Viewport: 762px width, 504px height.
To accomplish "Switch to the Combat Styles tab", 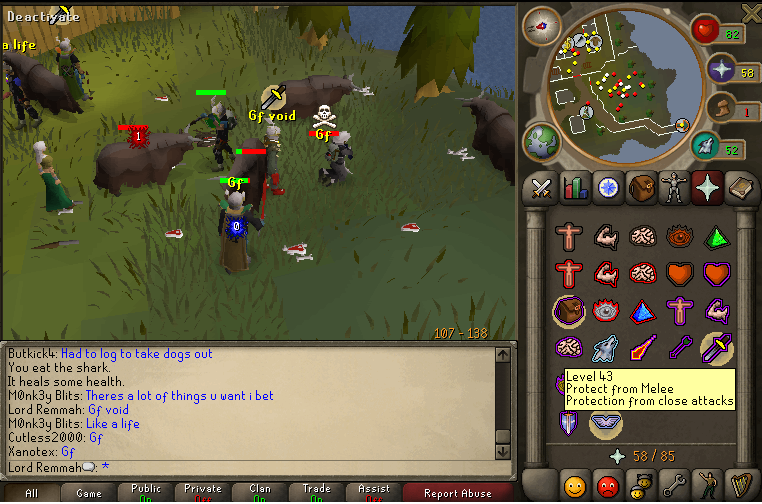I will pos(543,187).
